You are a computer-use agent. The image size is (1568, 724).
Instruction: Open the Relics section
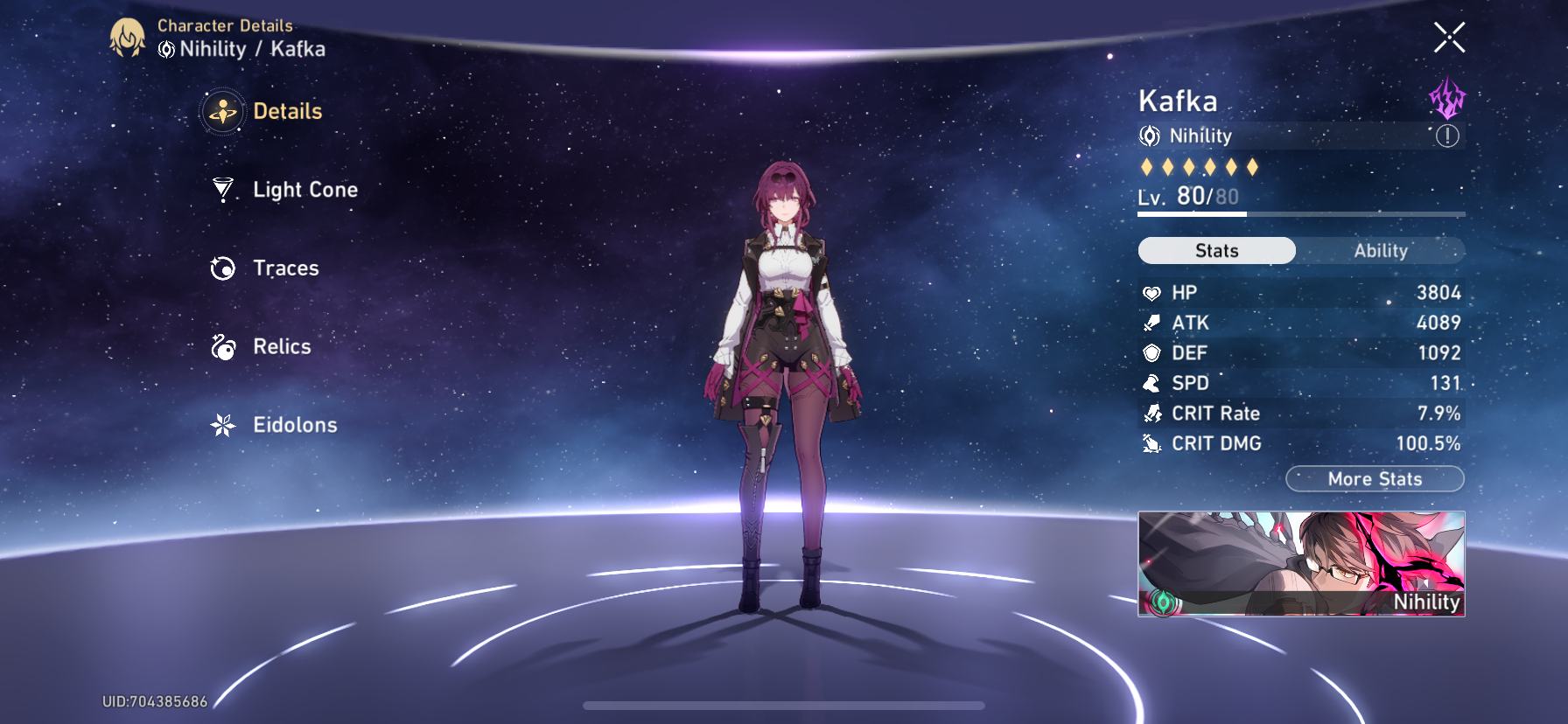[x=282, y=346]
